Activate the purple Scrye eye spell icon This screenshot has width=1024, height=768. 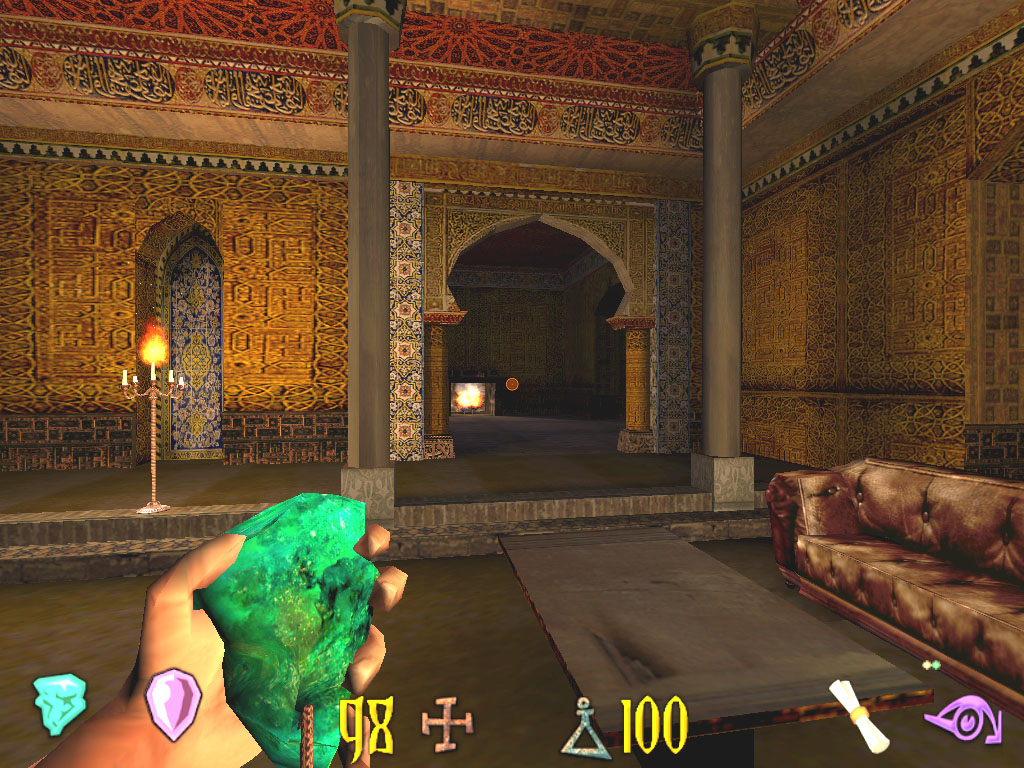coord(962,721)
